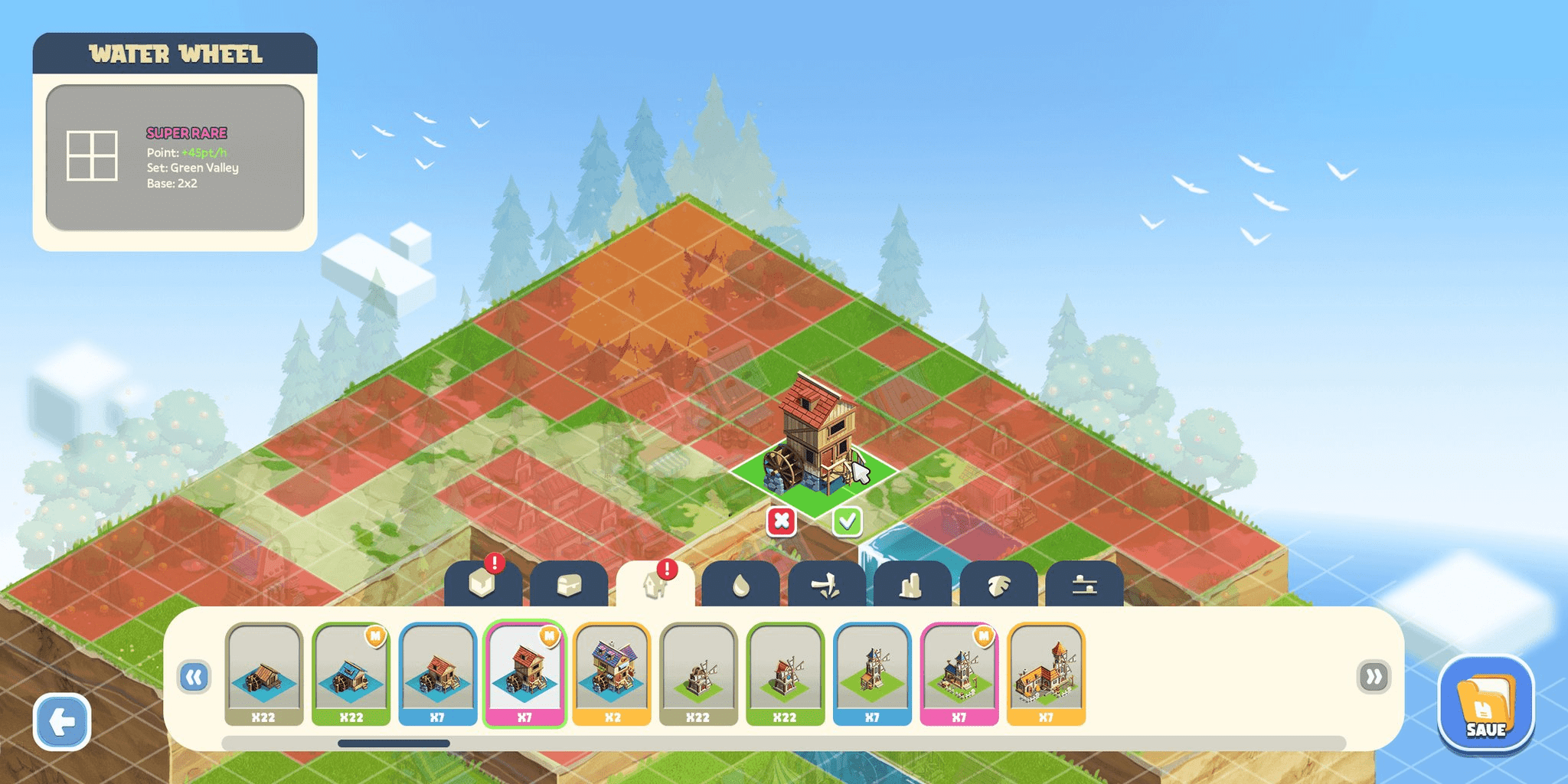Screen dimensions: 1568x784
Task: Go back using the blue arrow button
Action: tap(62, 721)
